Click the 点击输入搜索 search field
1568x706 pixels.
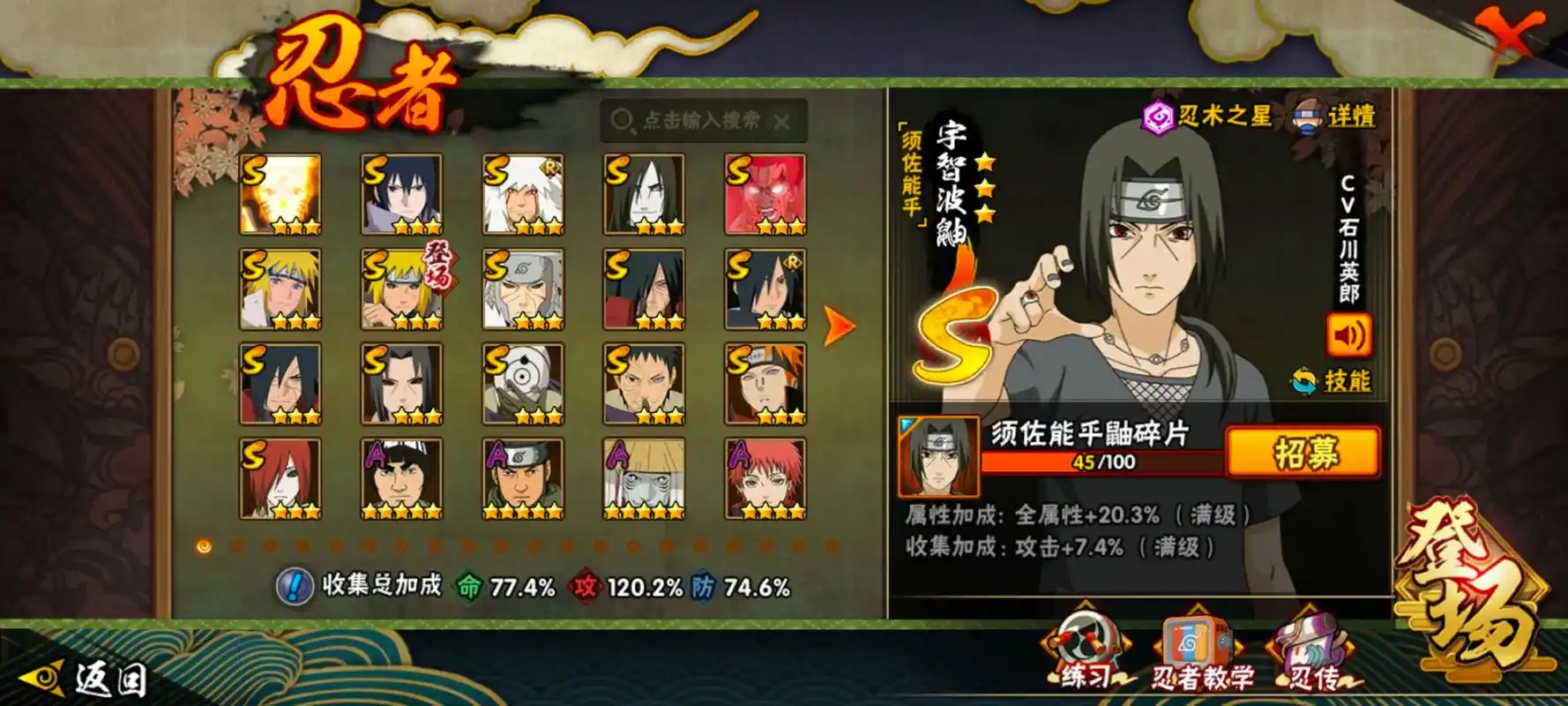coord(697,121)
